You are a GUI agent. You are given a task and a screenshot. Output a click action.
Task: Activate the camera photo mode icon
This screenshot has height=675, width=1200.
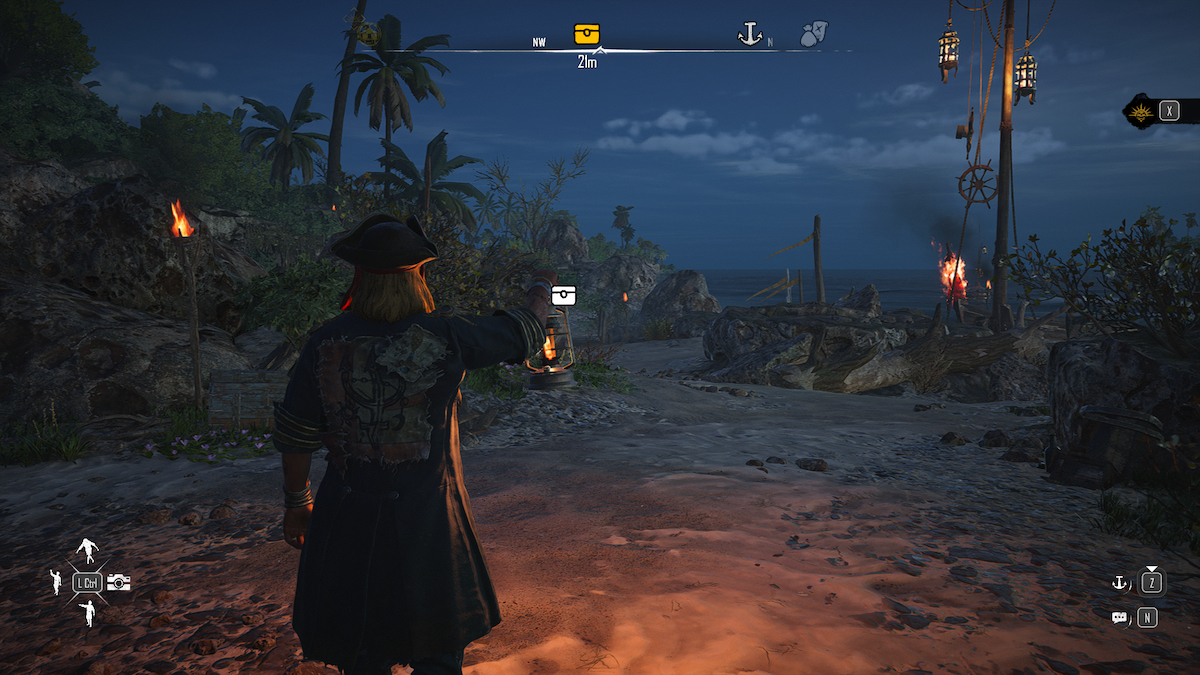119,582
